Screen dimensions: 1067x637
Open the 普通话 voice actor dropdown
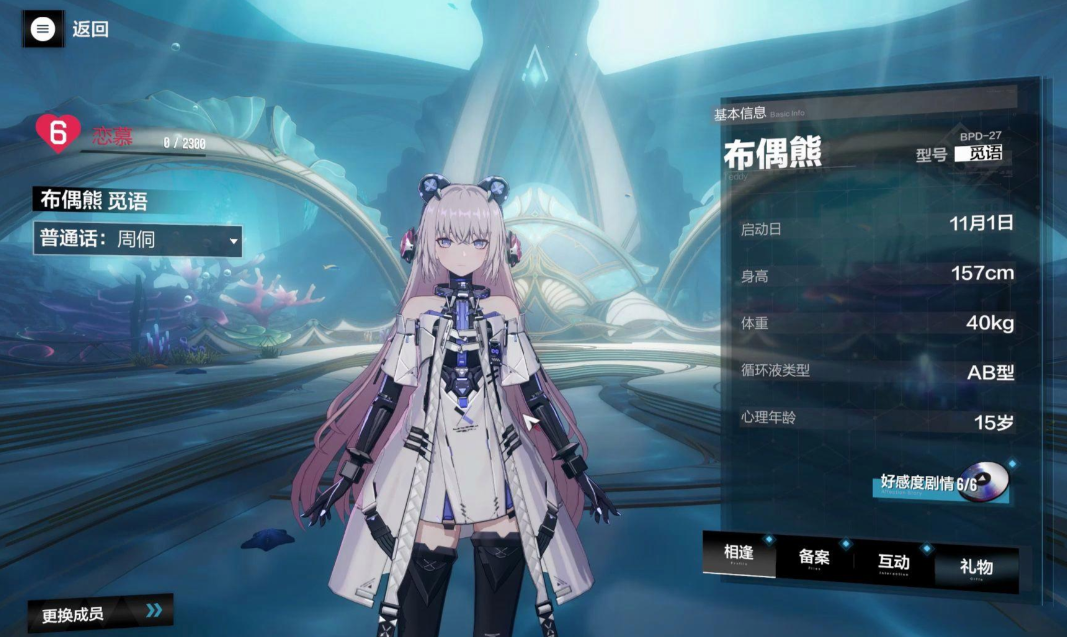pos(137,240)
